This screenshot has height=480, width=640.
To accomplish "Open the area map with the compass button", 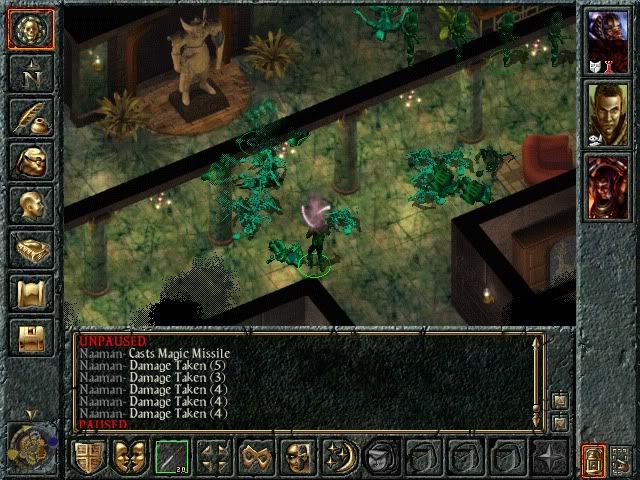I will point(30,72).
